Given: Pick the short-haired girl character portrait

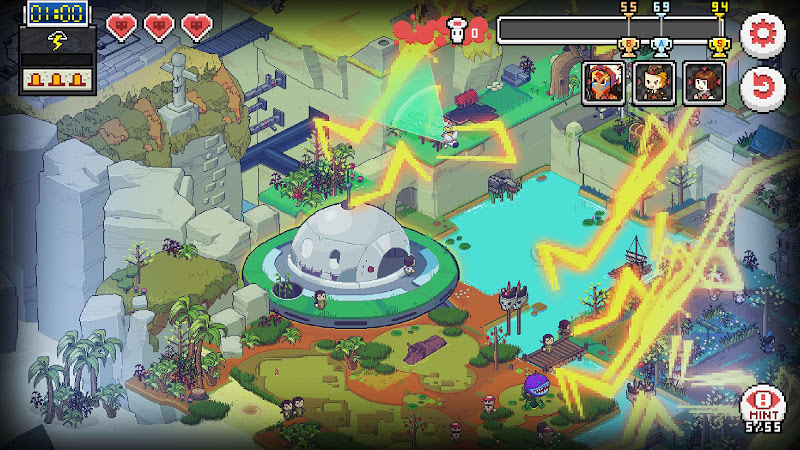Looking at the screenshot, I should pyautogui.click(x=703, y=83).
